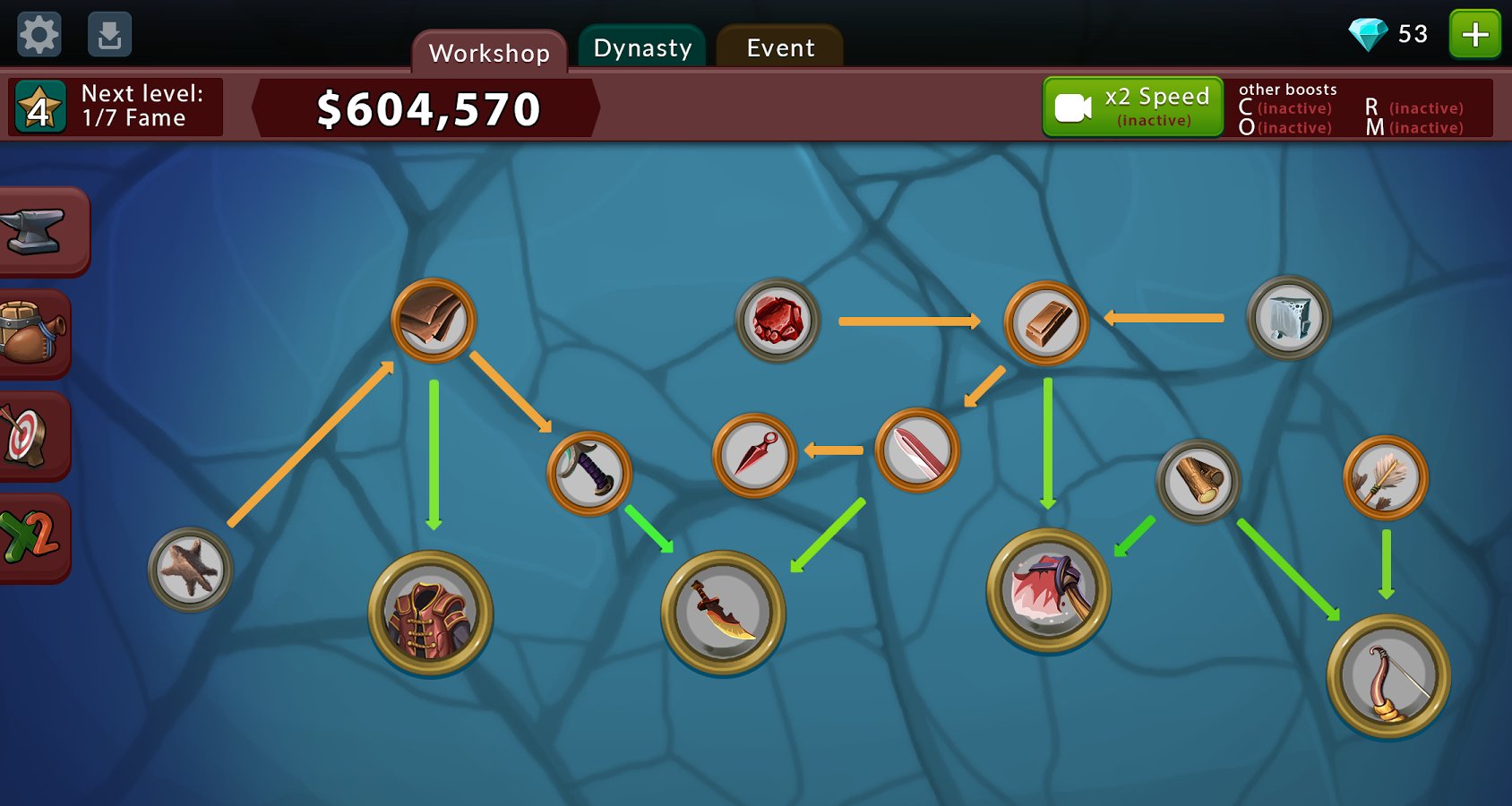Select the red leather coat node
Image resolution: width=1512 pixels, height=806 pixels.
(431, 613)
